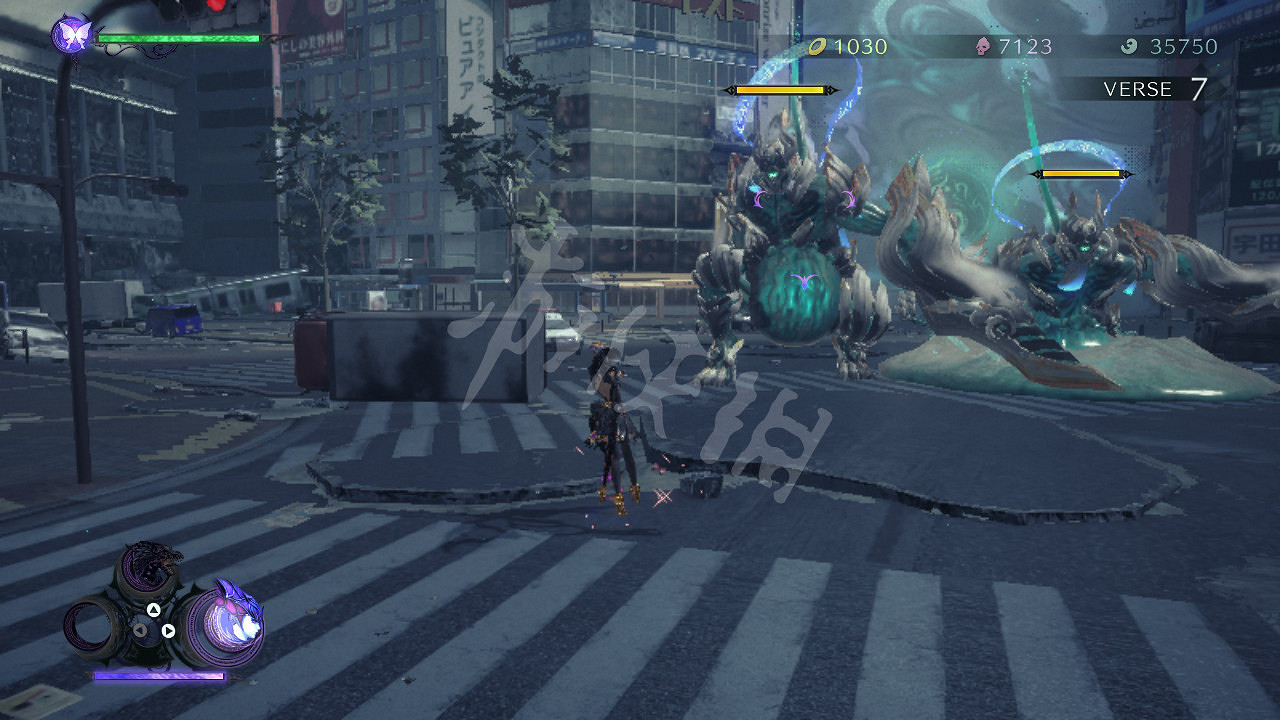Click the purple magic gauge bar
The width and height of the screenshot is (1280, 720).
click(x=159, y=676)
